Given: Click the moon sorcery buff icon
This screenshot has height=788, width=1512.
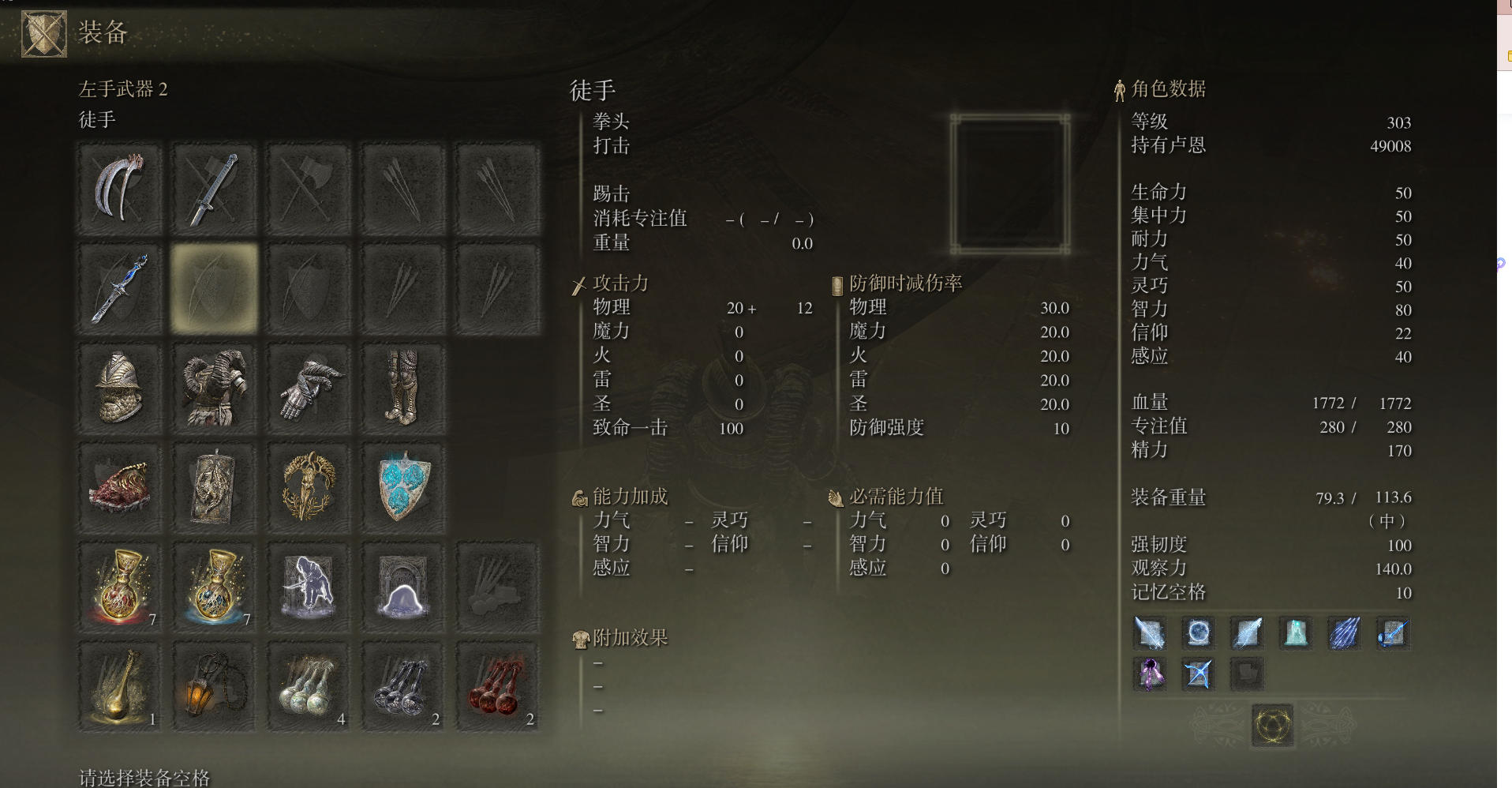Looking at the screenshot, I should (x=1198, y=632).
